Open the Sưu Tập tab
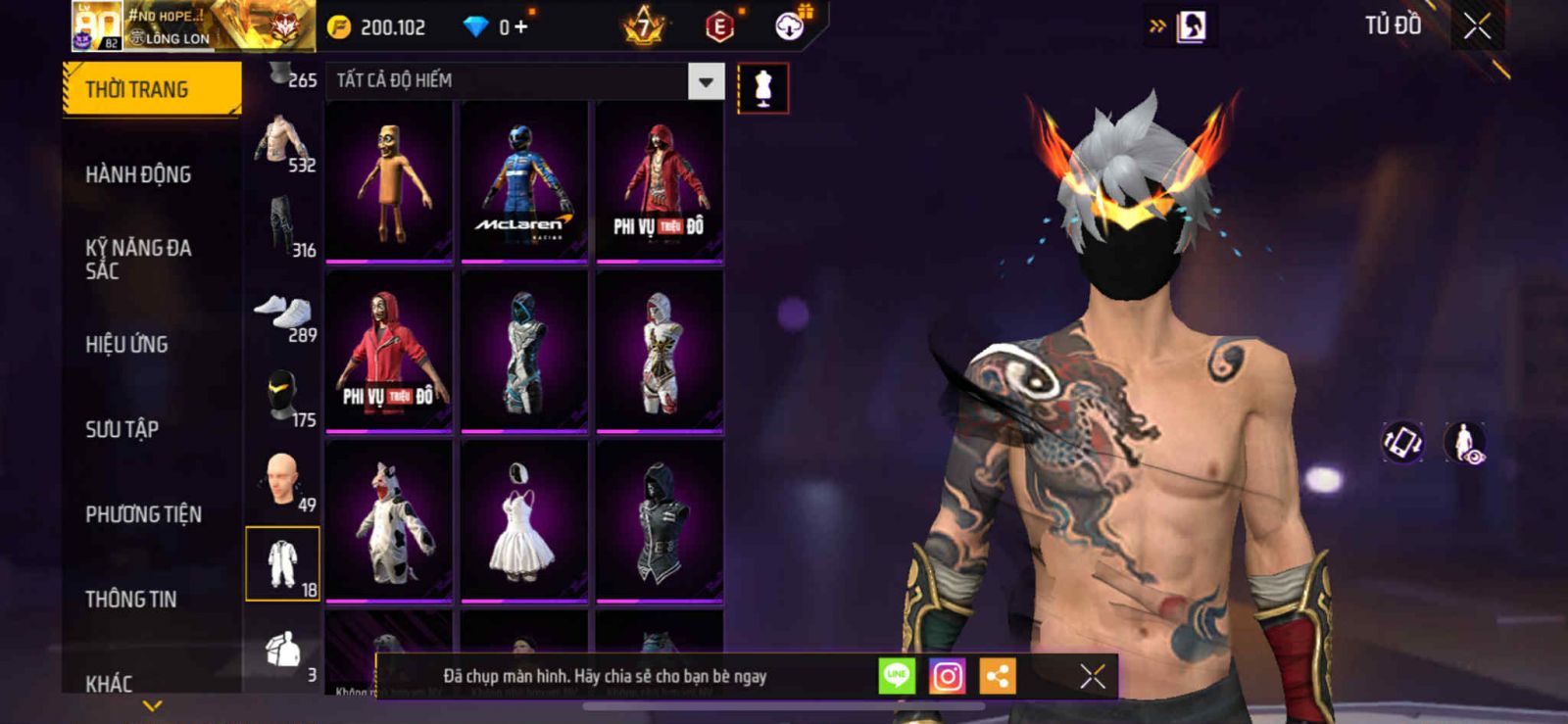Screen dimensions: 1568x724 point(122,429)
